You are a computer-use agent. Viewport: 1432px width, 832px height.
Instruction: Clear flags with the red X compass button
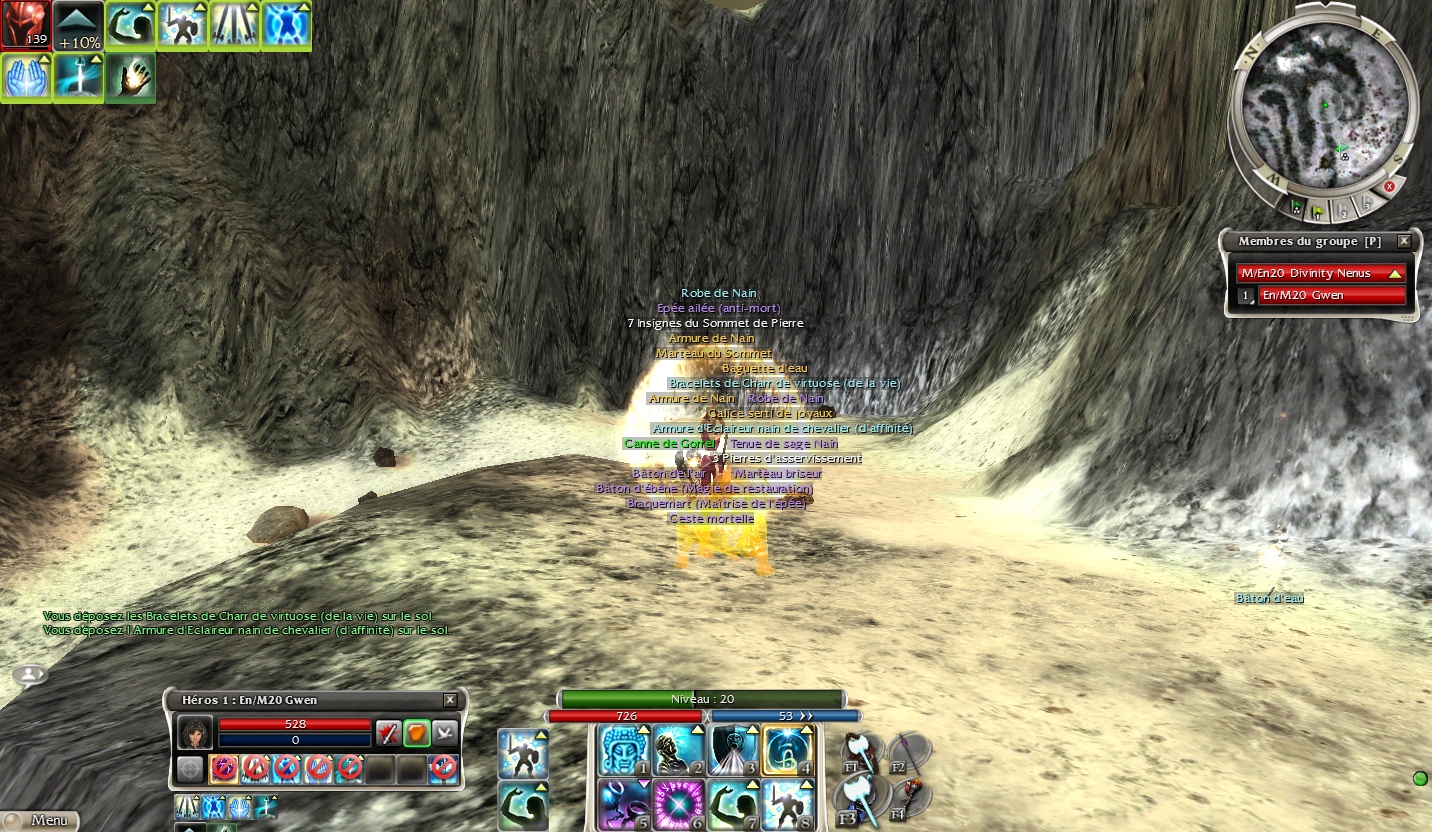[x=1389, y=186]
